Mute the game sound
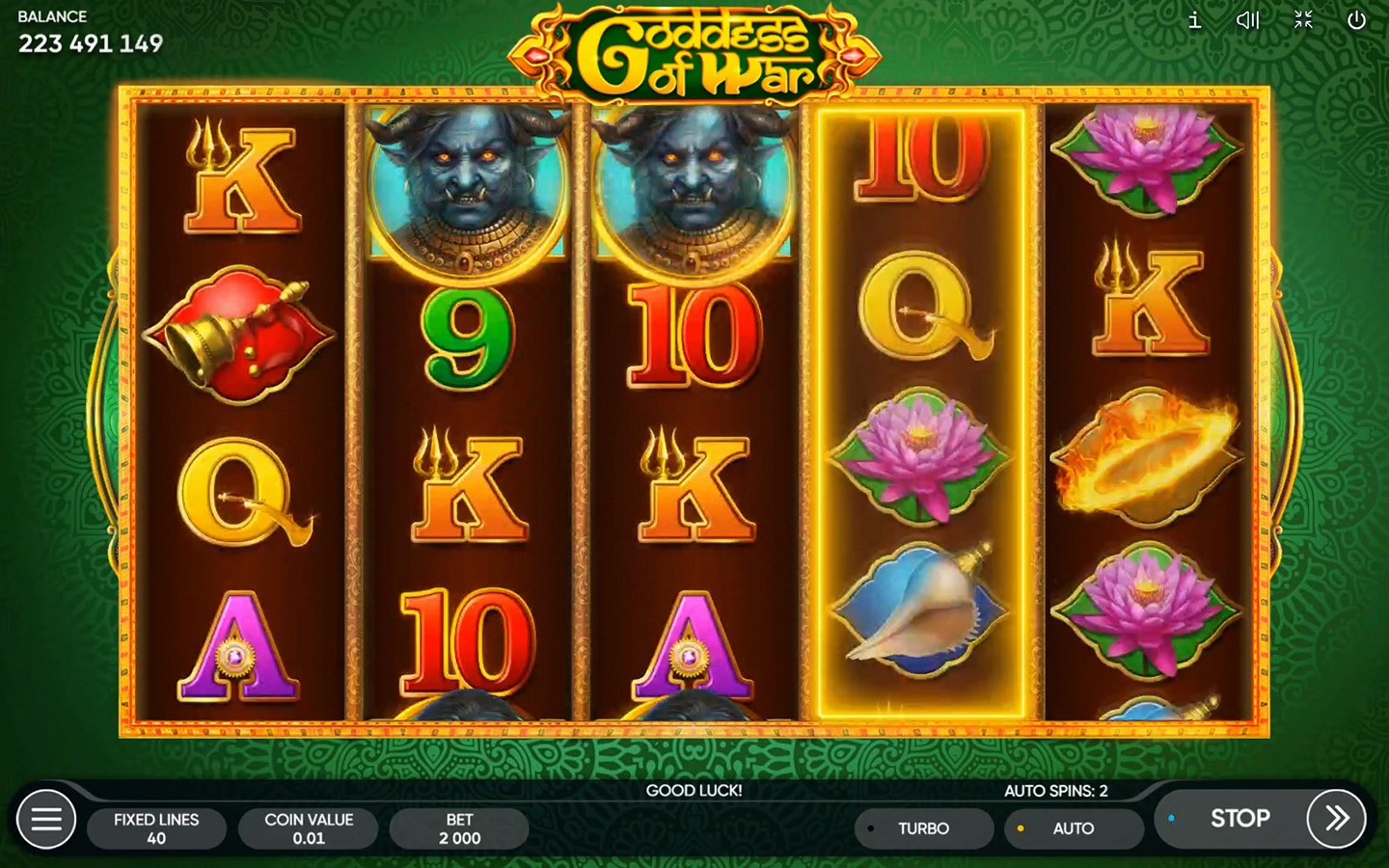 1247,20
